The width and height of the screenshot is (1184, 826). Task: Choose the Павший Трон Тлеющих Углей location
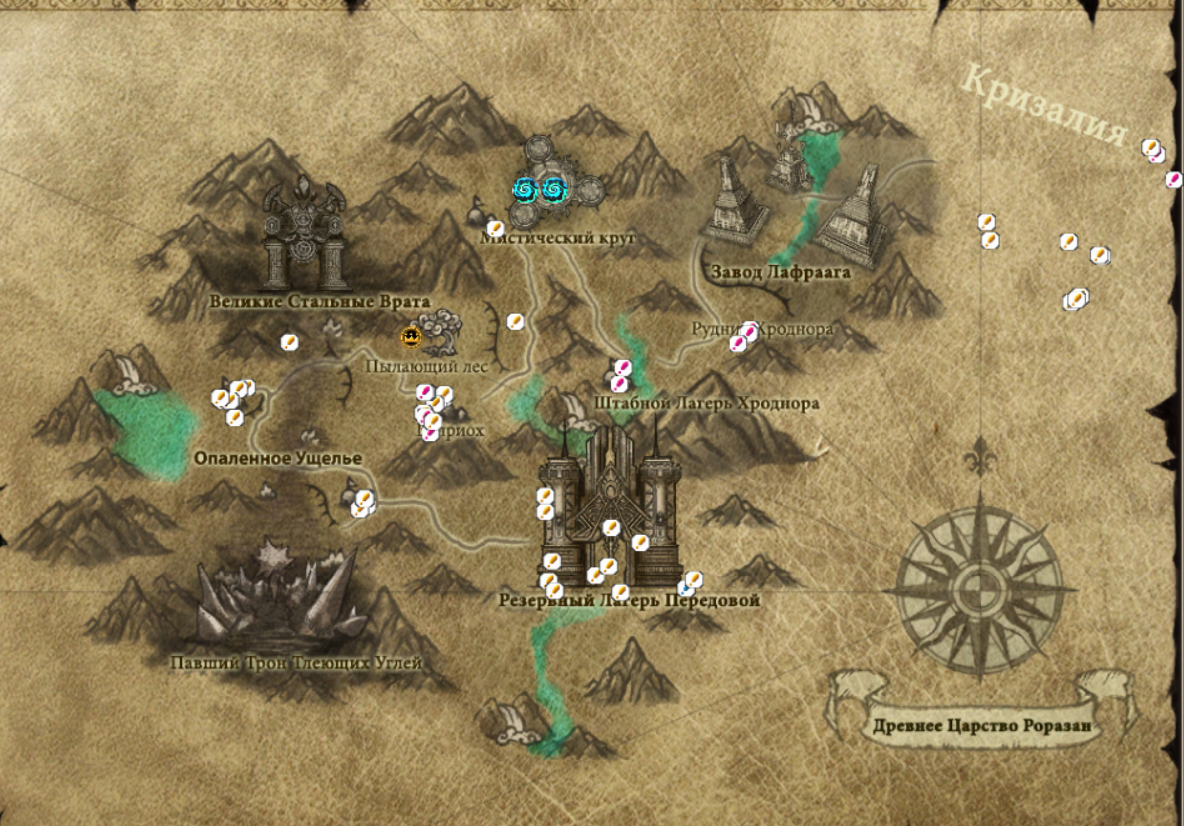tap(275, 600)
